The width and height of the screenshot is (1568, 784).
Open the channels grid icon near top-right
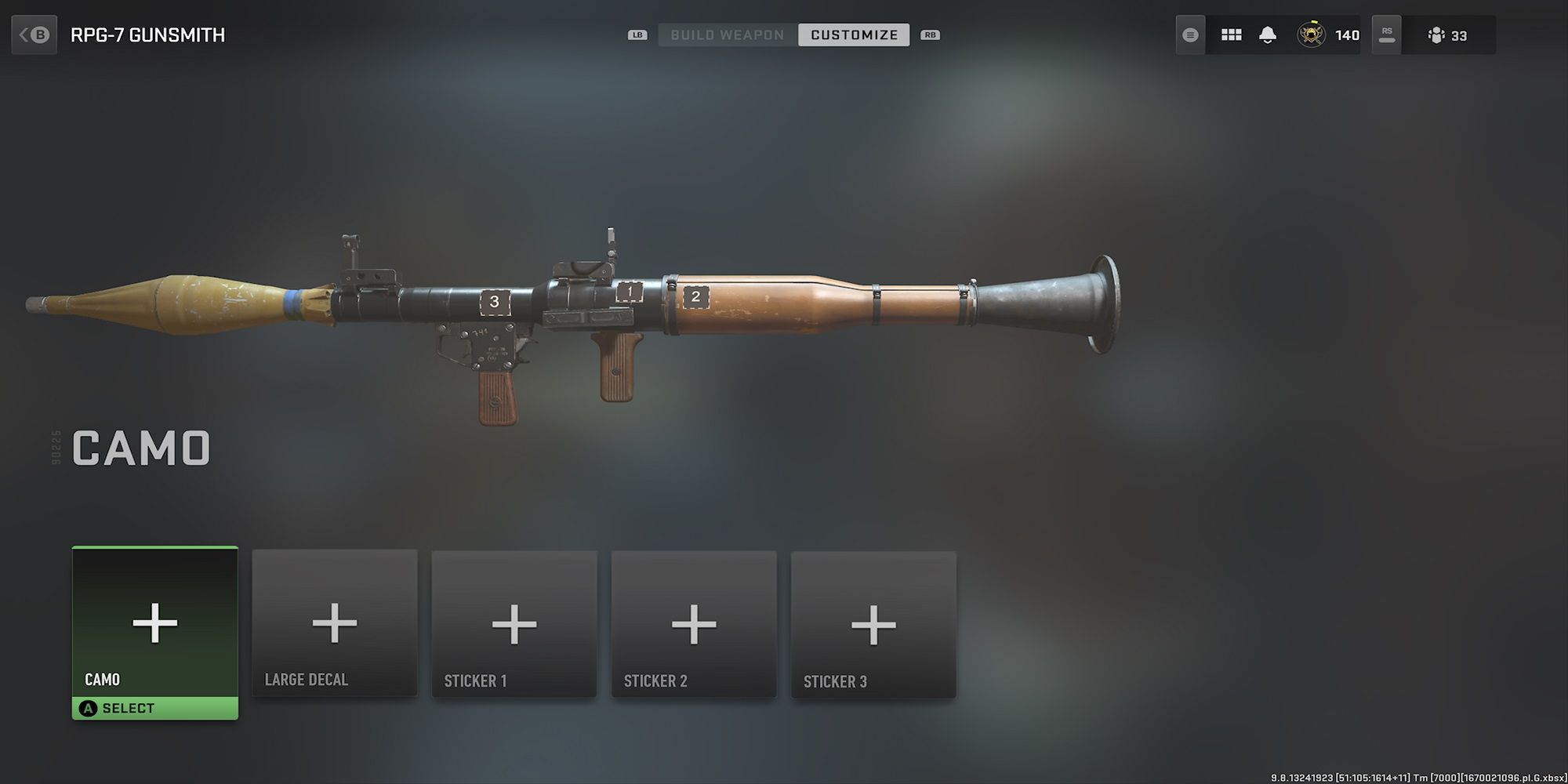(1230, 34)
